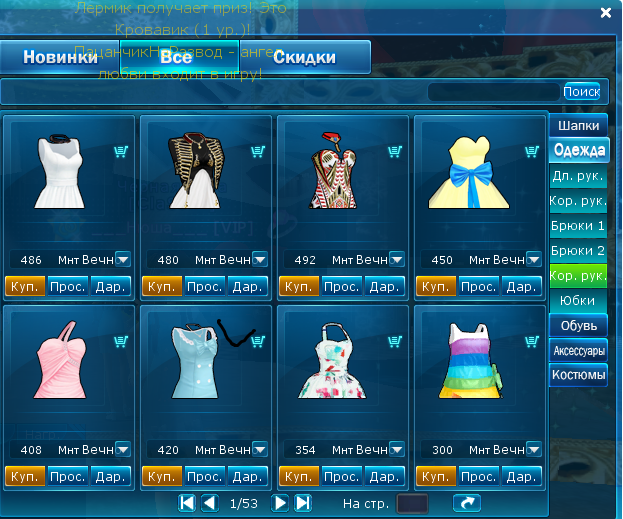The width and height of the screenshot is (623, 519).
Task: Open duration dropdown for the 492 dress
Action: [x=396, y=259]
